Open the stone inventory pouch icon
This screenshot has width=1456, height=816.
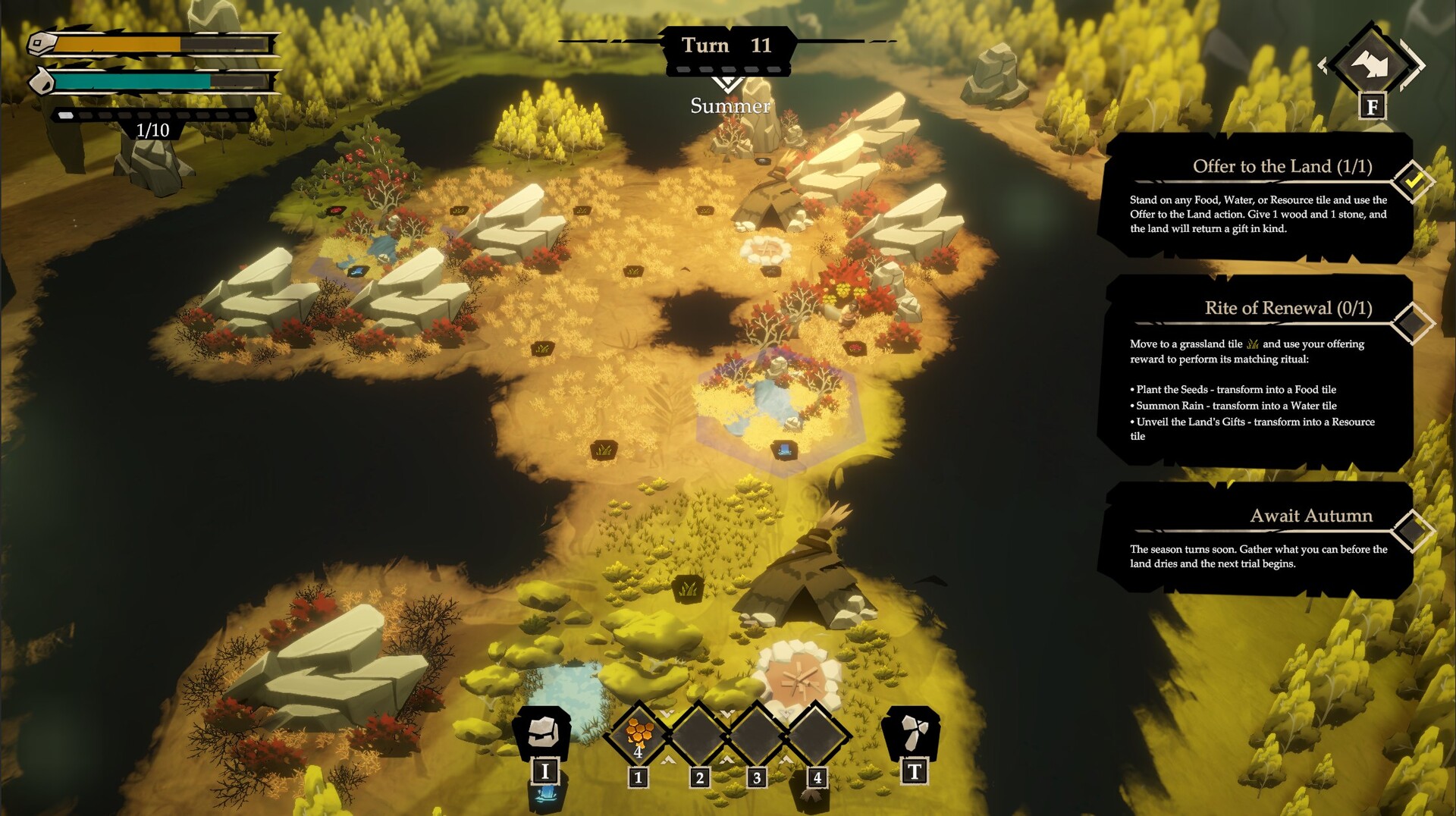click(x=543, y=733)
